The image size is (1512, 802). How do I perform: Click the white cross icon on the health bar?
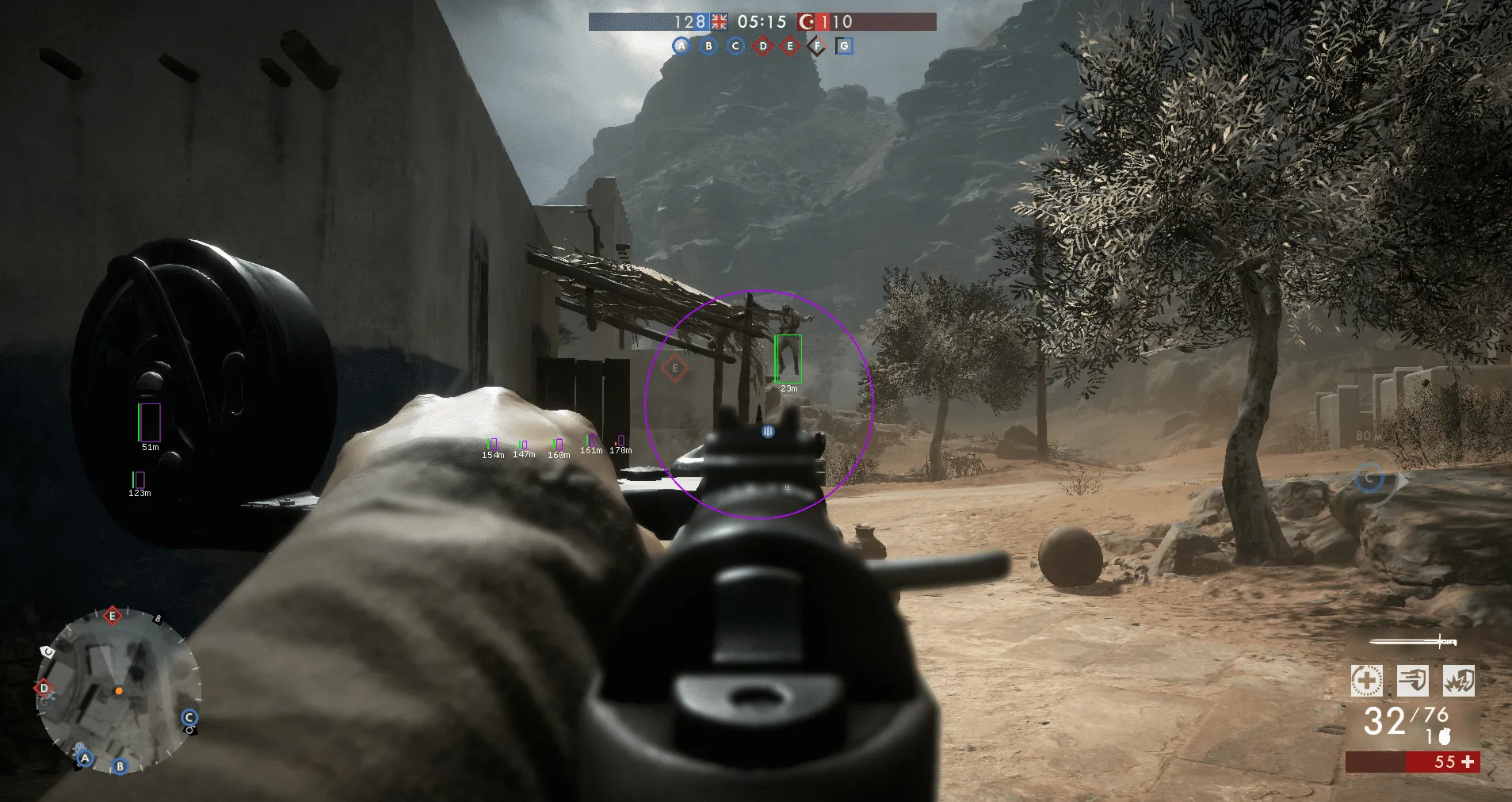pos(1468,762)
